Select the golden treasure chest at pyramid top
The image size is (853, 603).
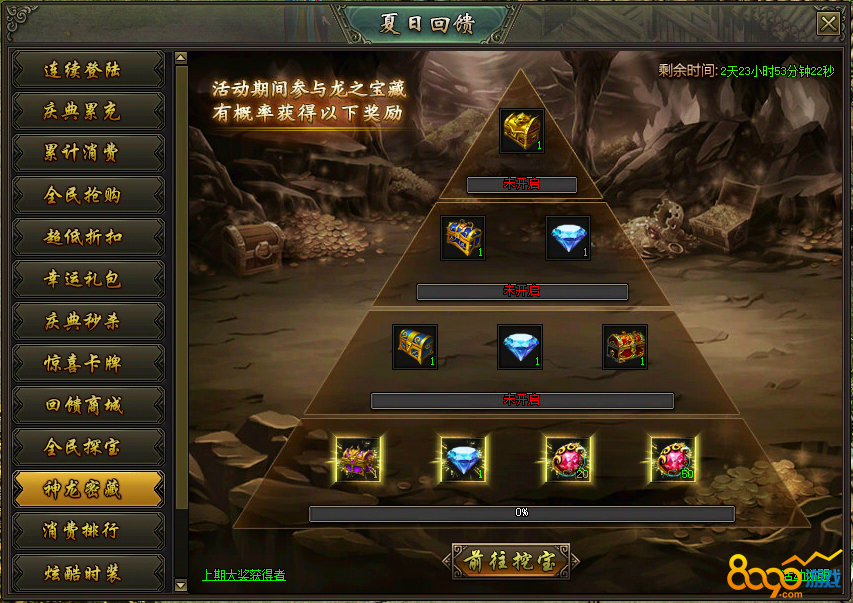[522, 131]
